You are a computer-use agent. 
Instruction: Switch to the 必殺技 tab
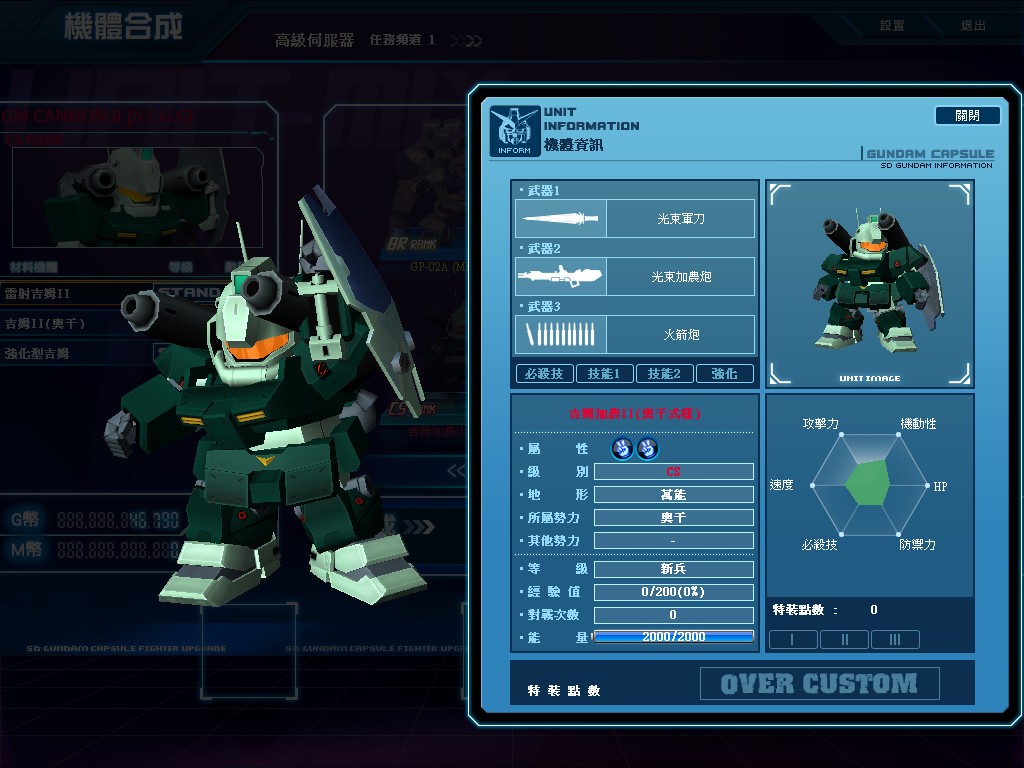544,374
